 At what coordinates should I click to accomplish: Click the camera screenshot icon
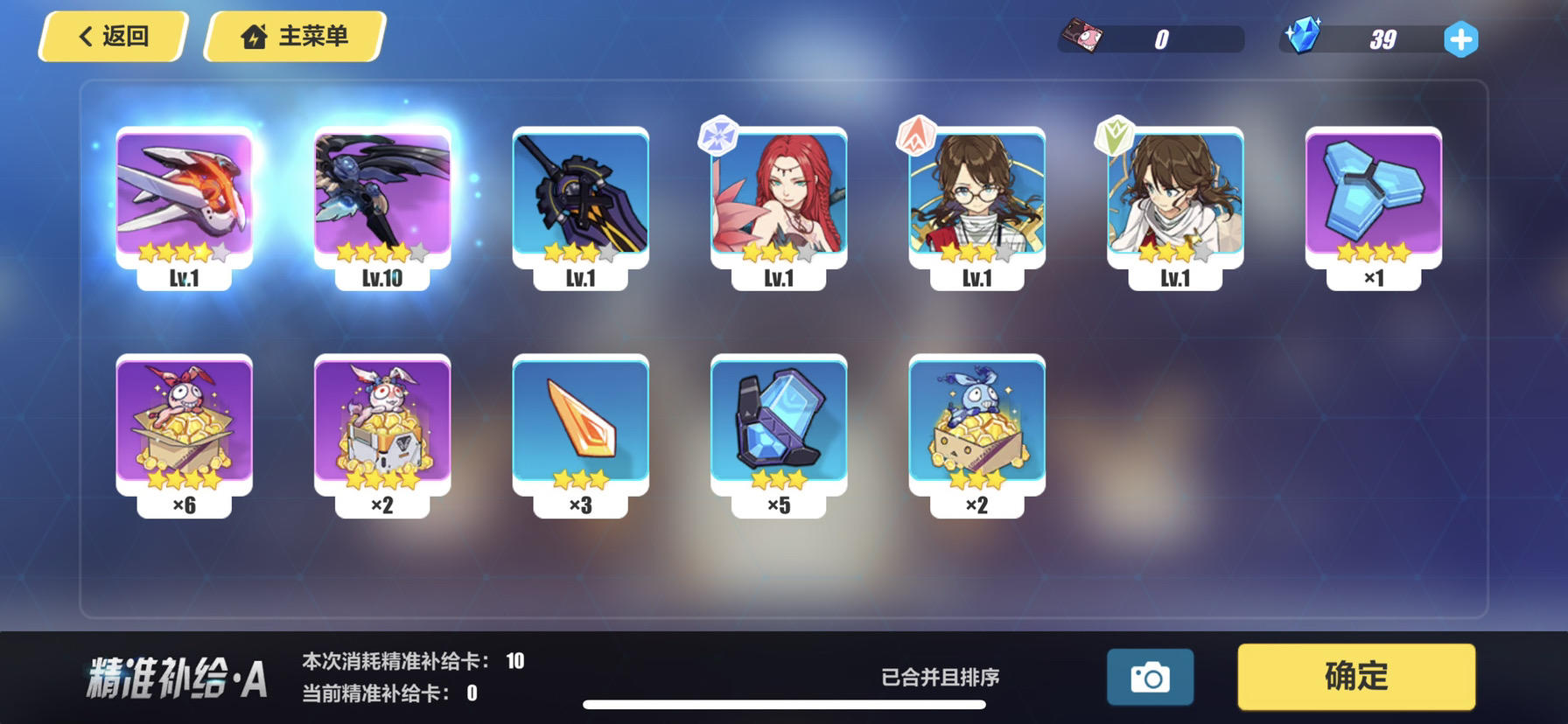click(1149, 676)
